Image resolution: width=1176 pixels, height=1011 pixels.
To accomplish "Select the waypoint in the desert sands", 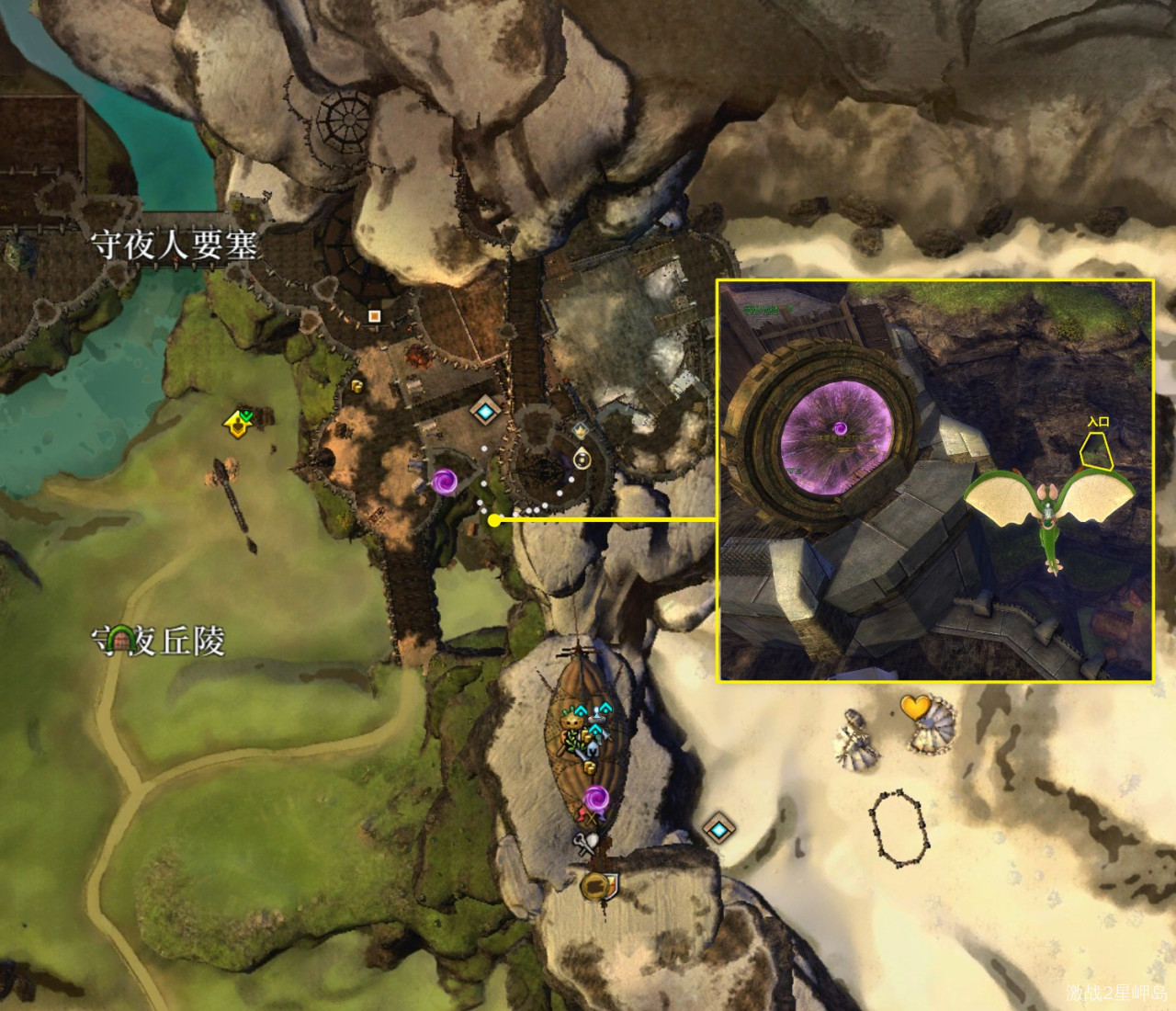I will tap(718, 830).
